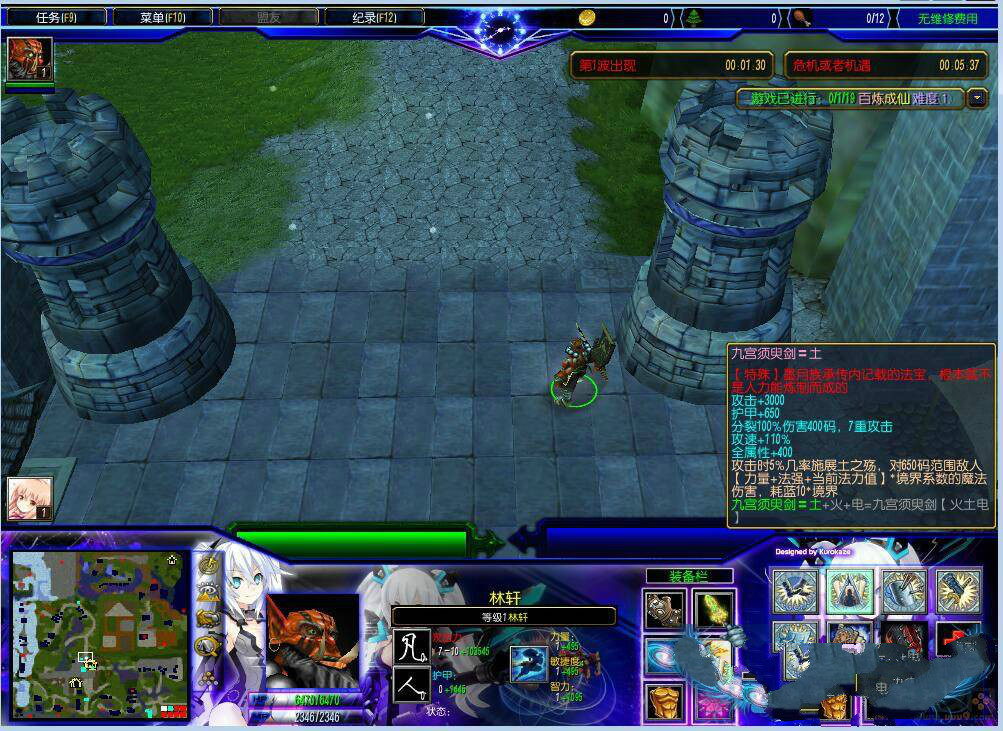Click on the minimap

[99, 632]
